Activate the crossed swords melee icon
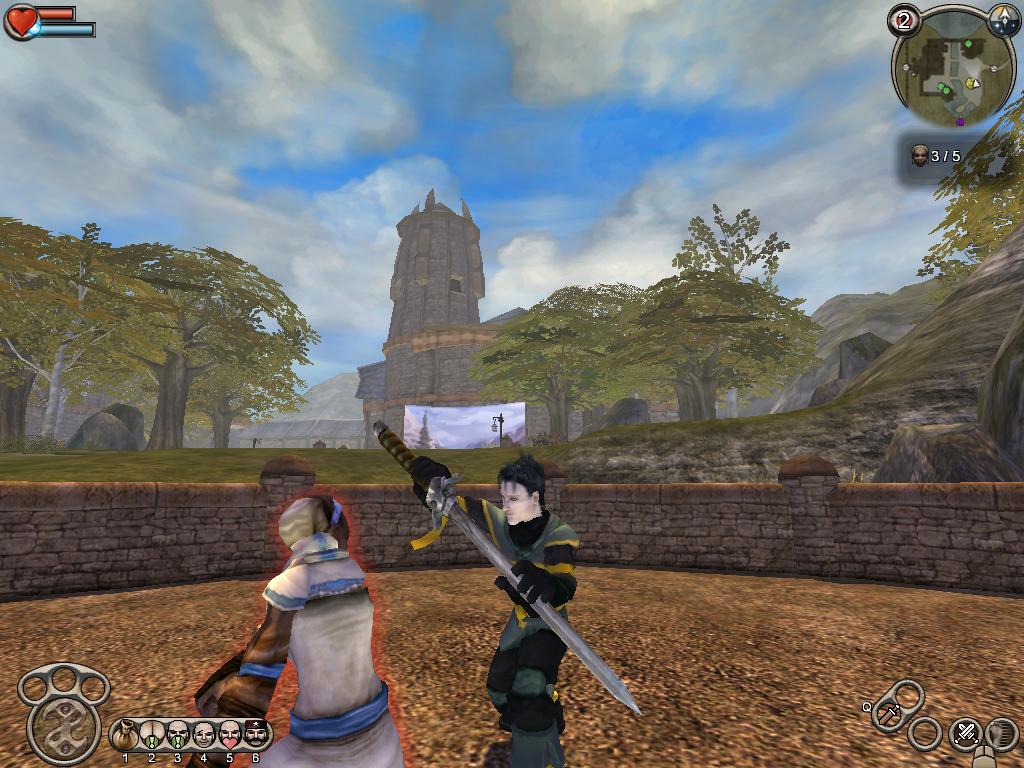 [x=965, y=733]
